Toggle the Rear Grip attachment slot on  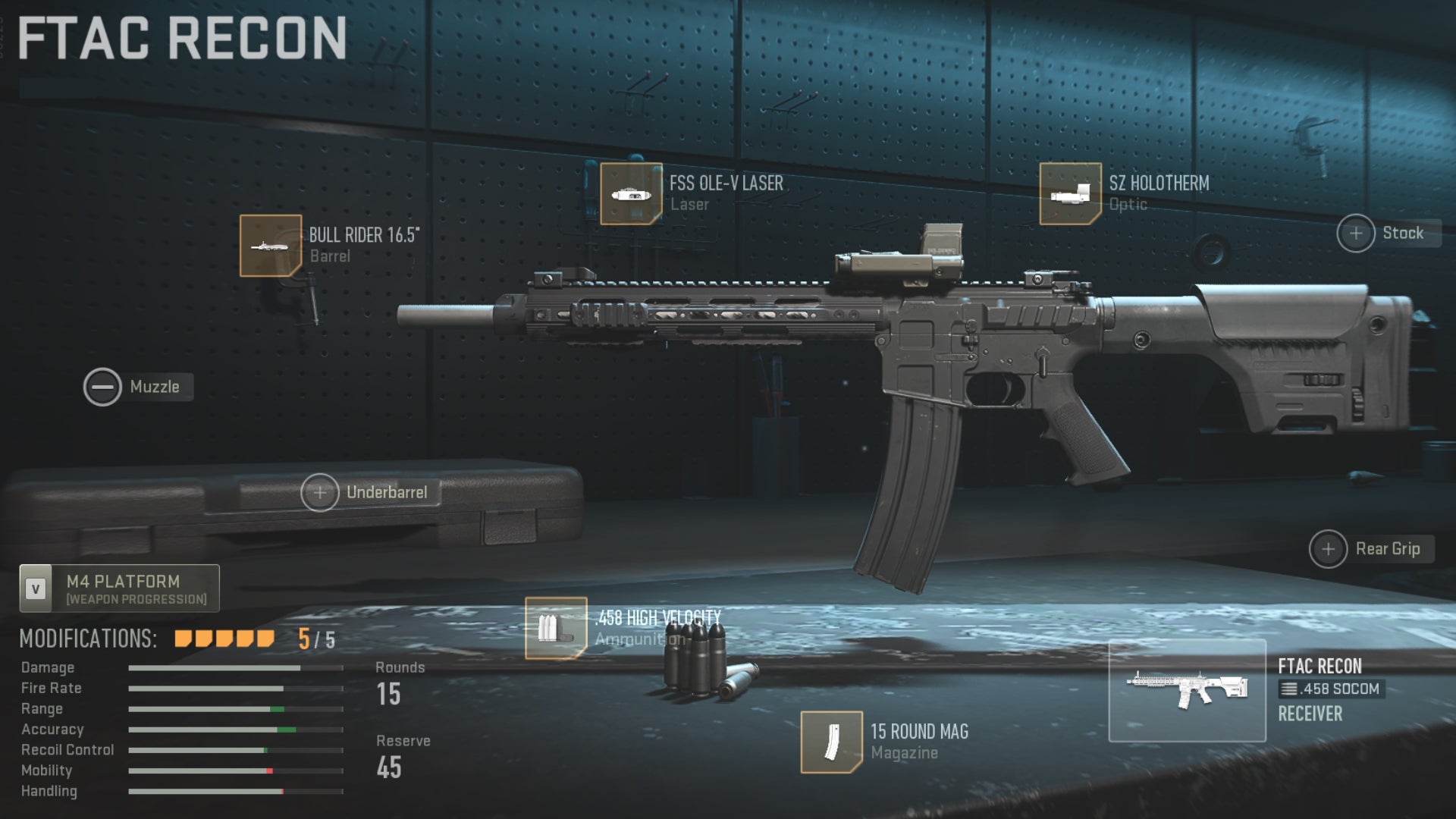click(1328, 549)
